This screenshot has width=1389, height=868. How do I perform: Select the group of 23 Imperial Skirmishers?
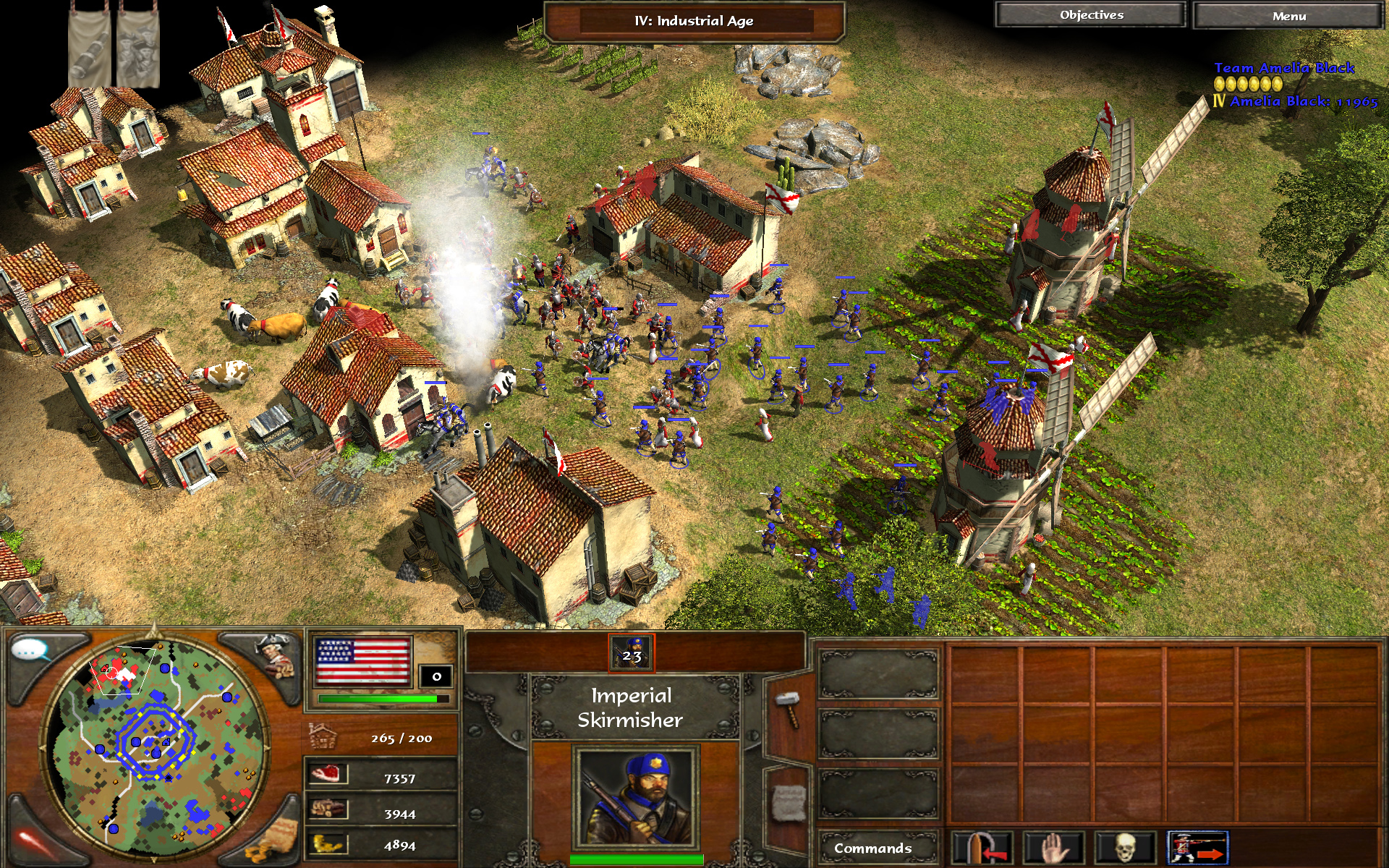click(632, 652)
